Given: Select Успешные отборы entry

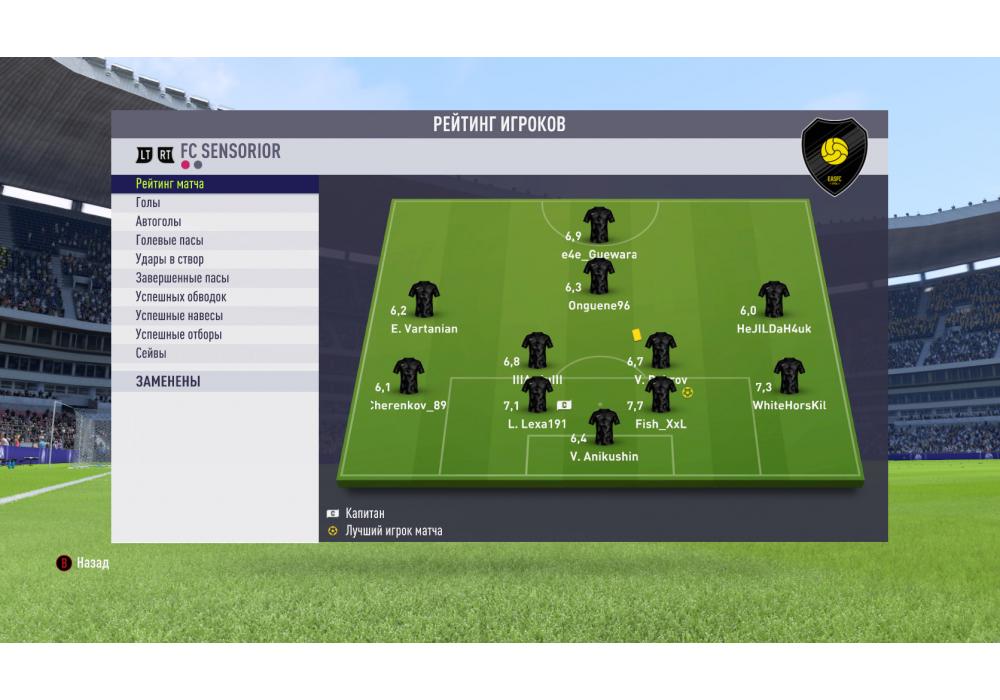Looking at the screenshot, I should 215,335.
